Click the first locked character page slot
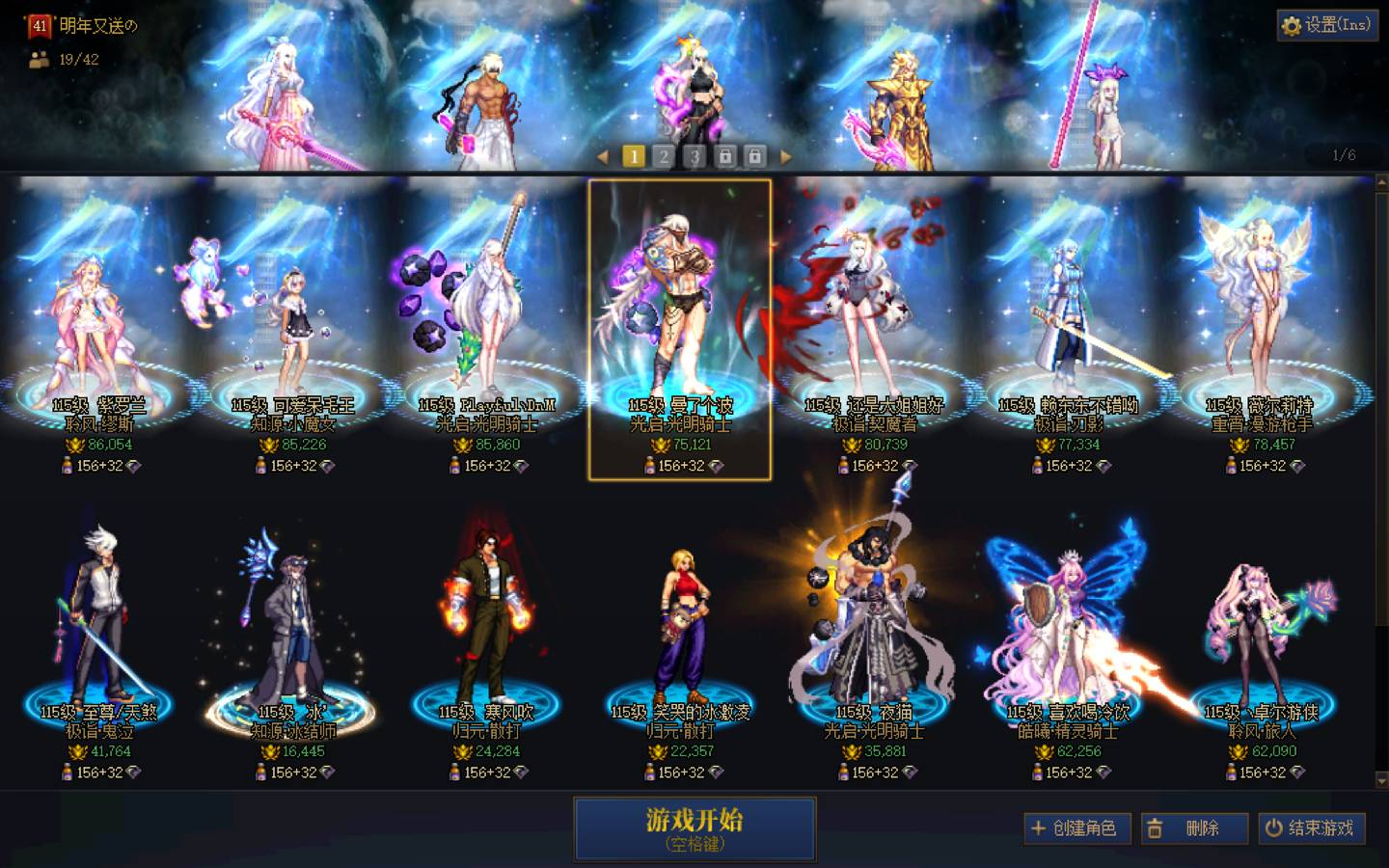 click(723, 155)
